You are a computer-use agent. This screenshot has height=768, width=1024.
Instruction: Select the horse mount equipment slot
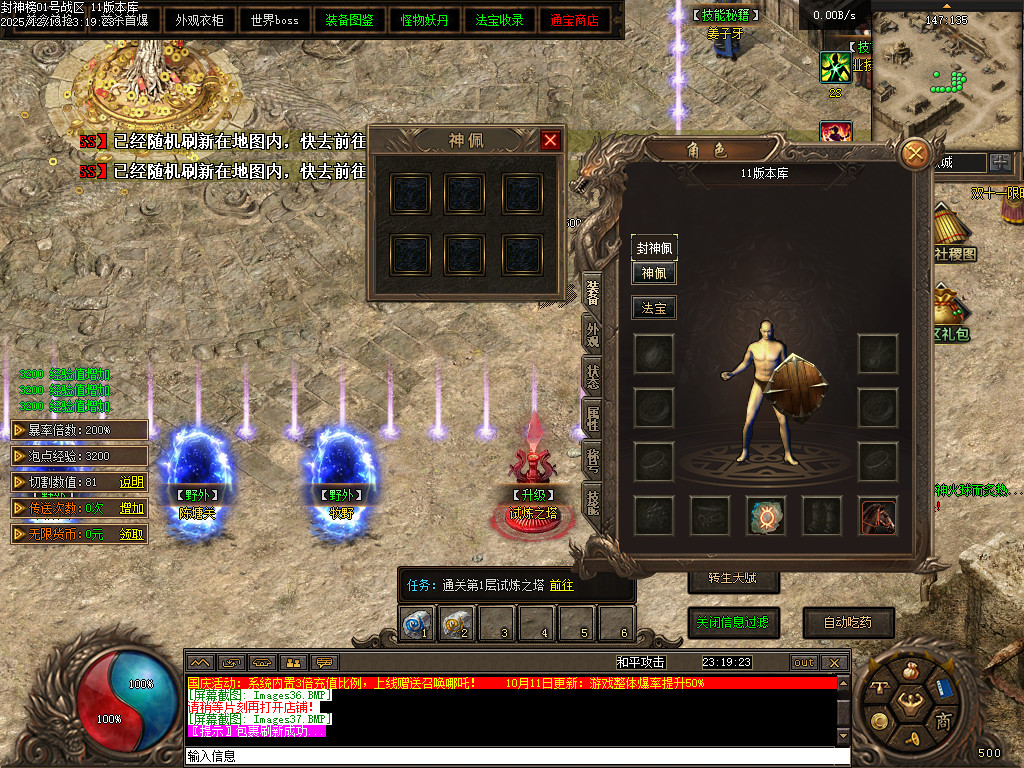[x=877, y=516]
